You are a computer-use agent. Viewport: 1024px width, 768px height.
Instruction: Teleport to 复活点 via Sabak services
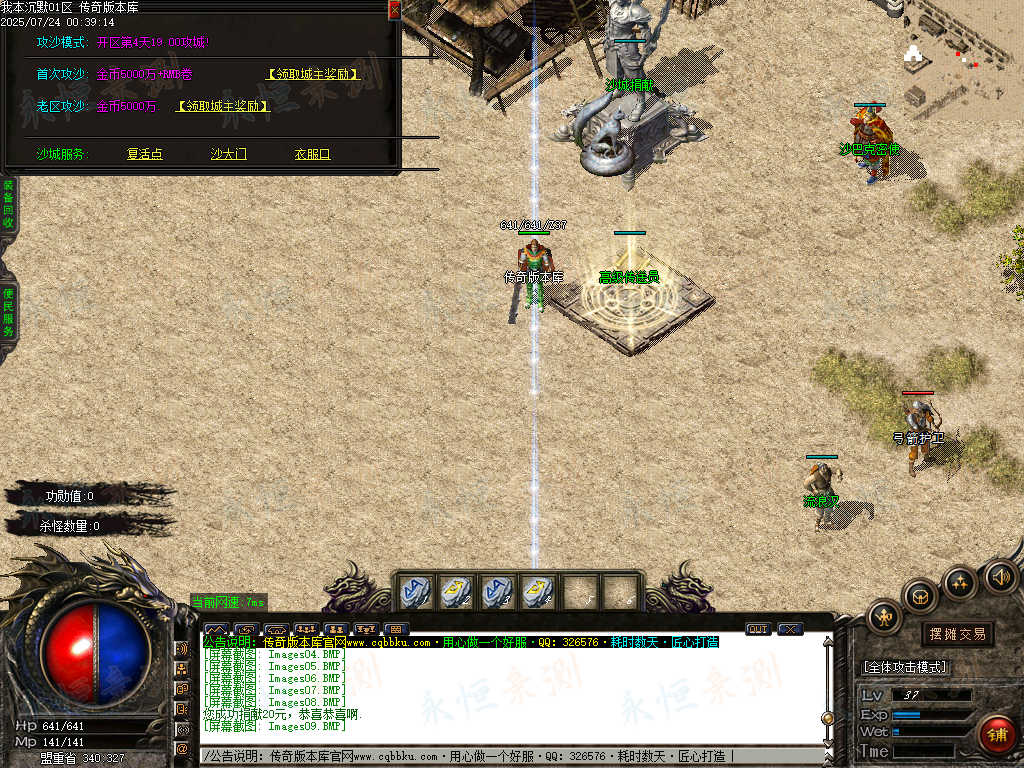[145, 154]
